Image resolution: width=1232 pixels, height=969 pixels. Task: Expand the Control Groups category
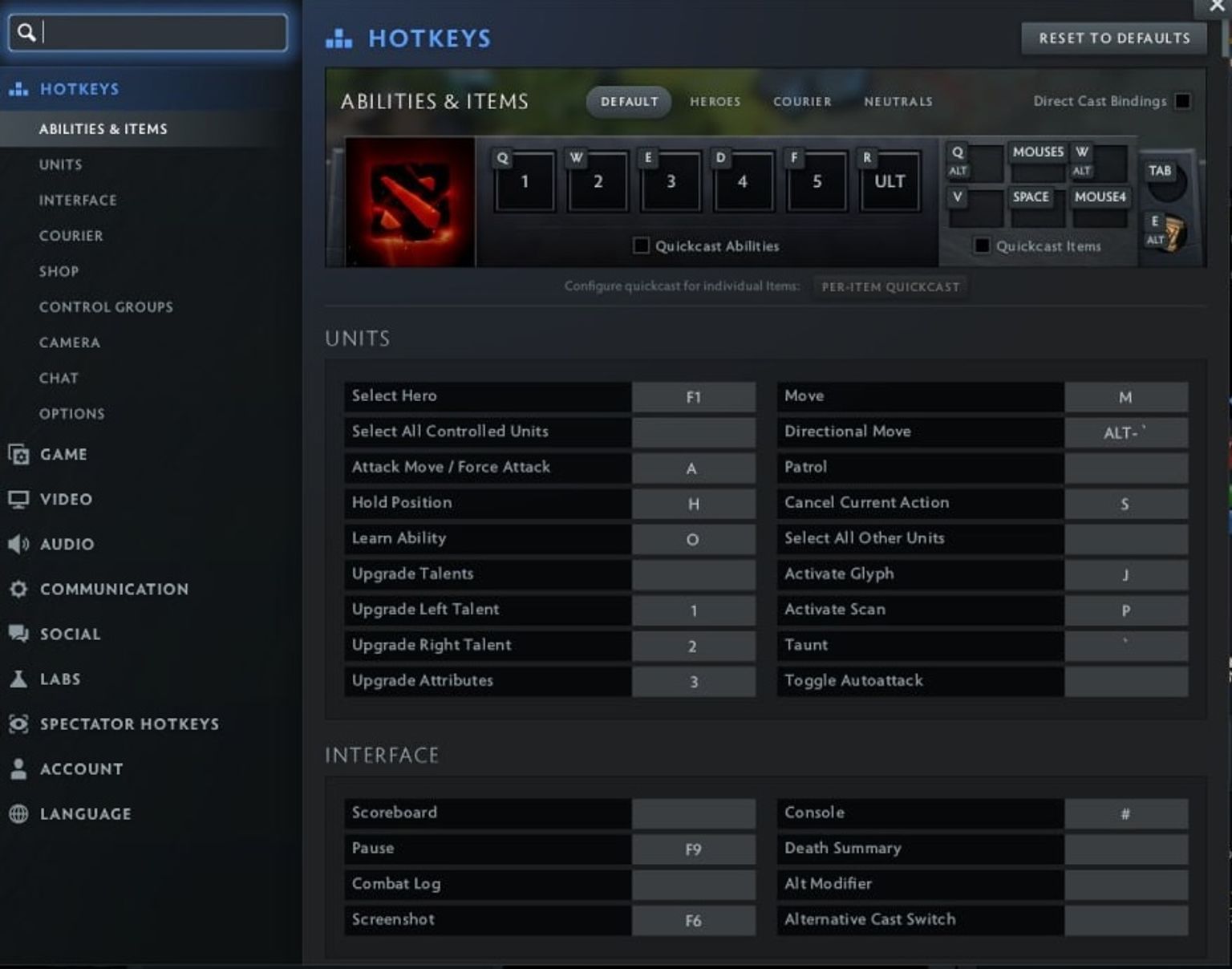[x=106, y=306]
